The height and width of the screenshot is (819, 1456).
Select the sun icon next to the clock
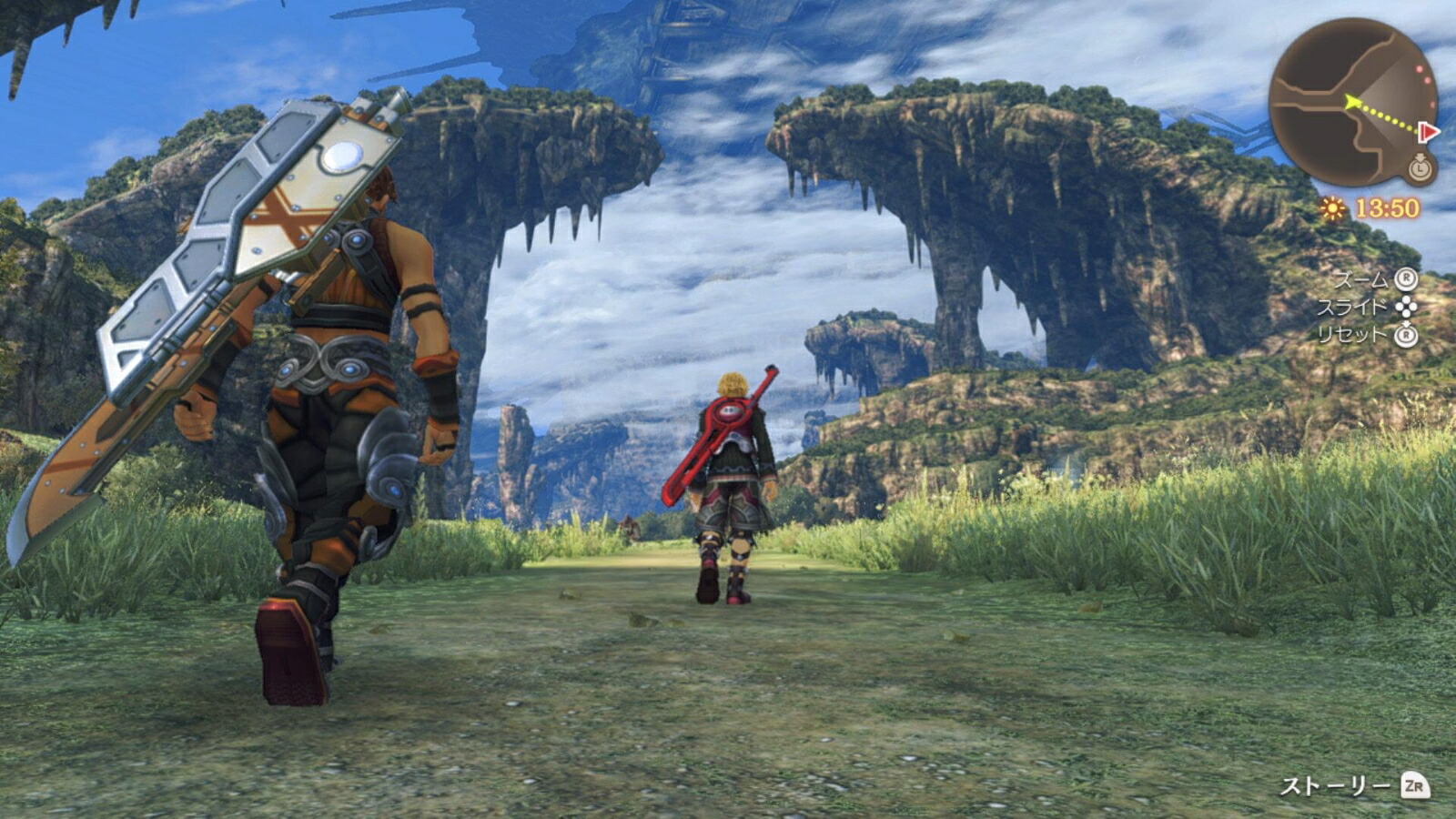click(x=1331, y=208)
